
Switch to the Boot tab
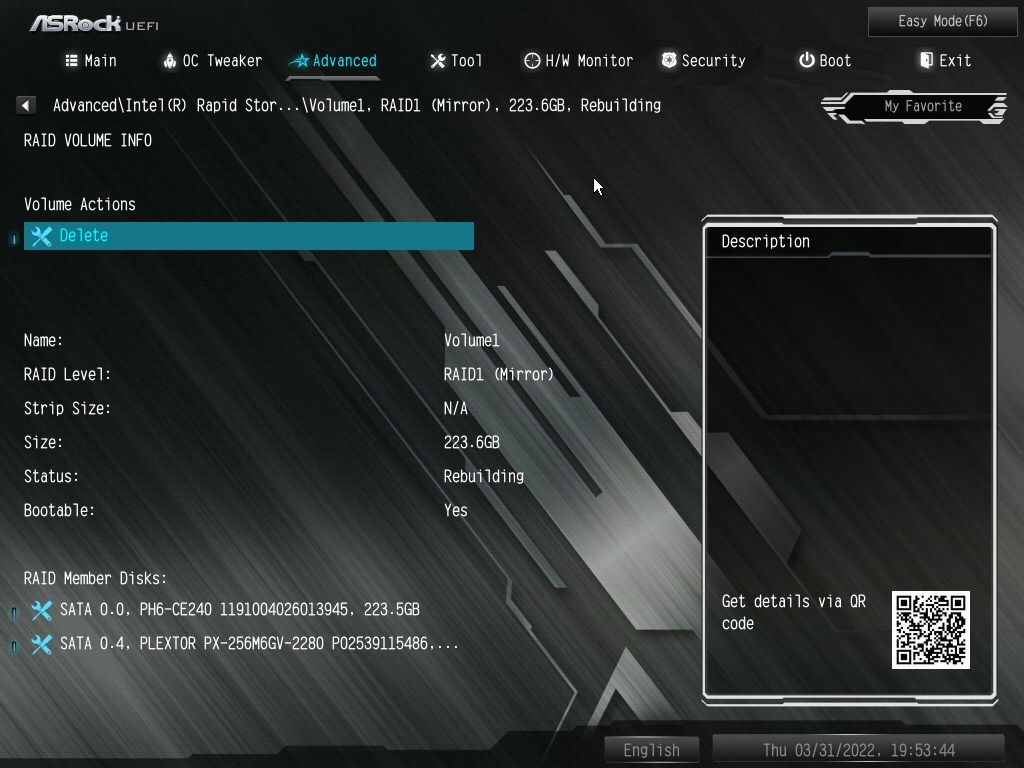[825, 61]
